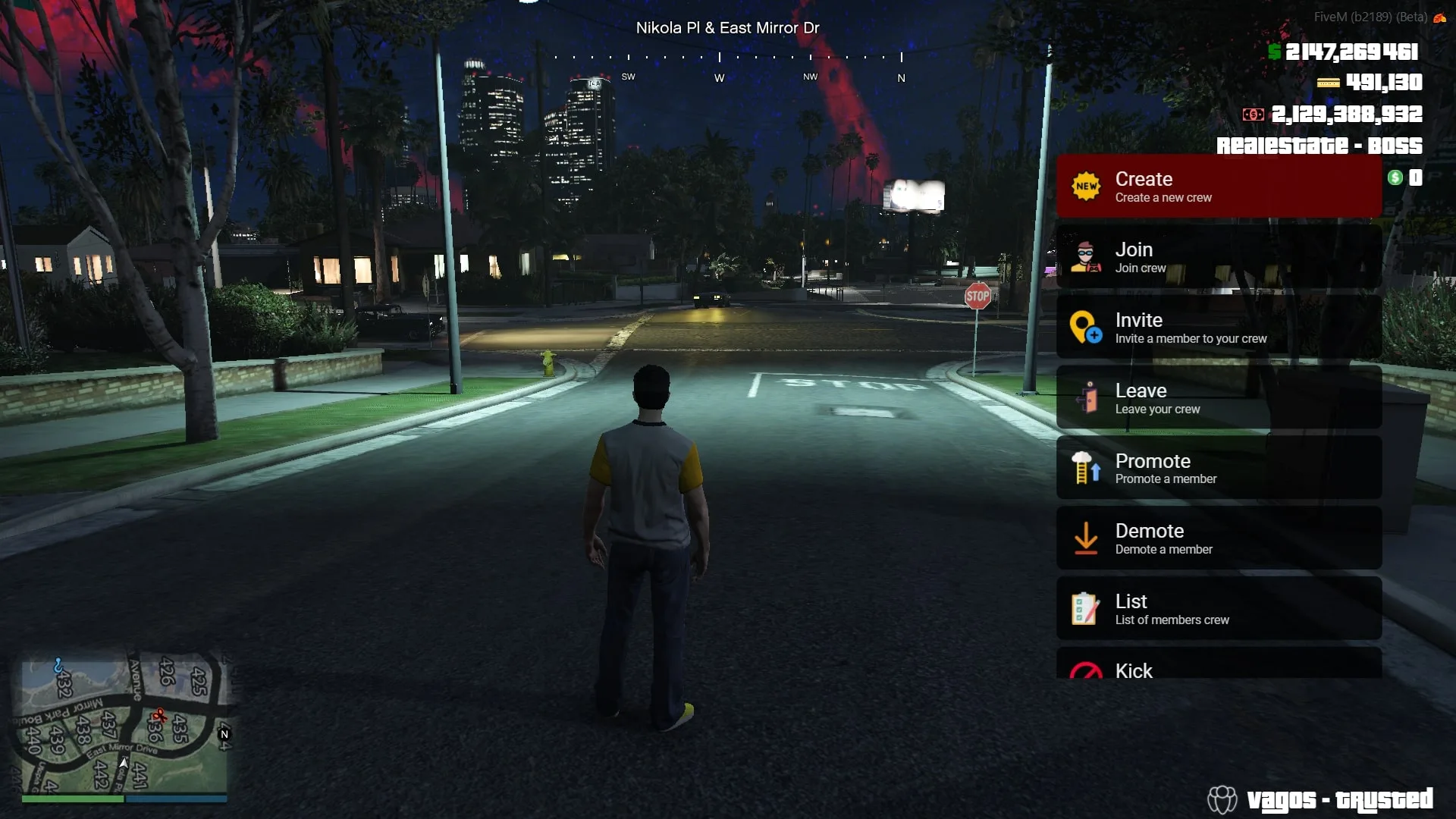Screen dimensions: 1456x819
Task: Open Invite a member to your crew
Action: pos(1218,328)
